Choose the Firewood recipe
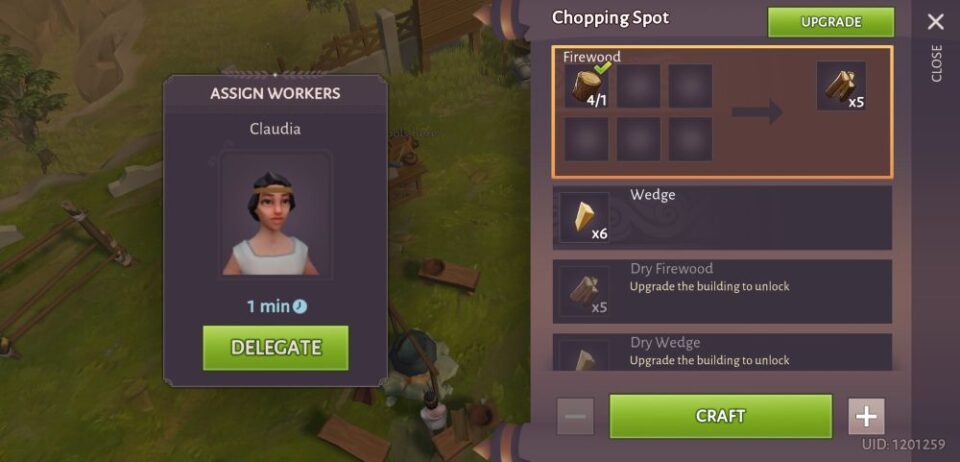The image size is (960, 462). 721,112
